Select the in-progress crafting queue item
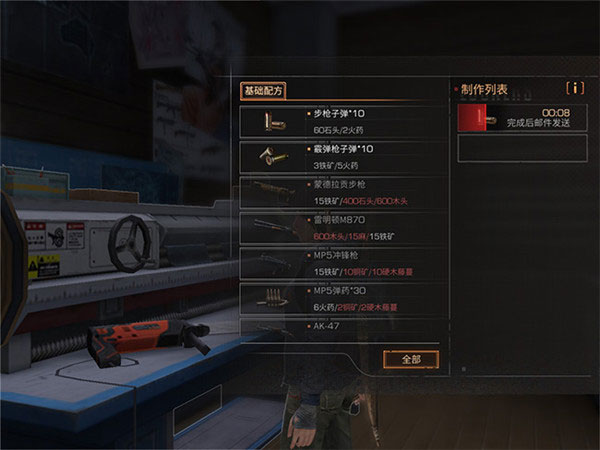Screen dimensions: 600x450 point(520,119)
